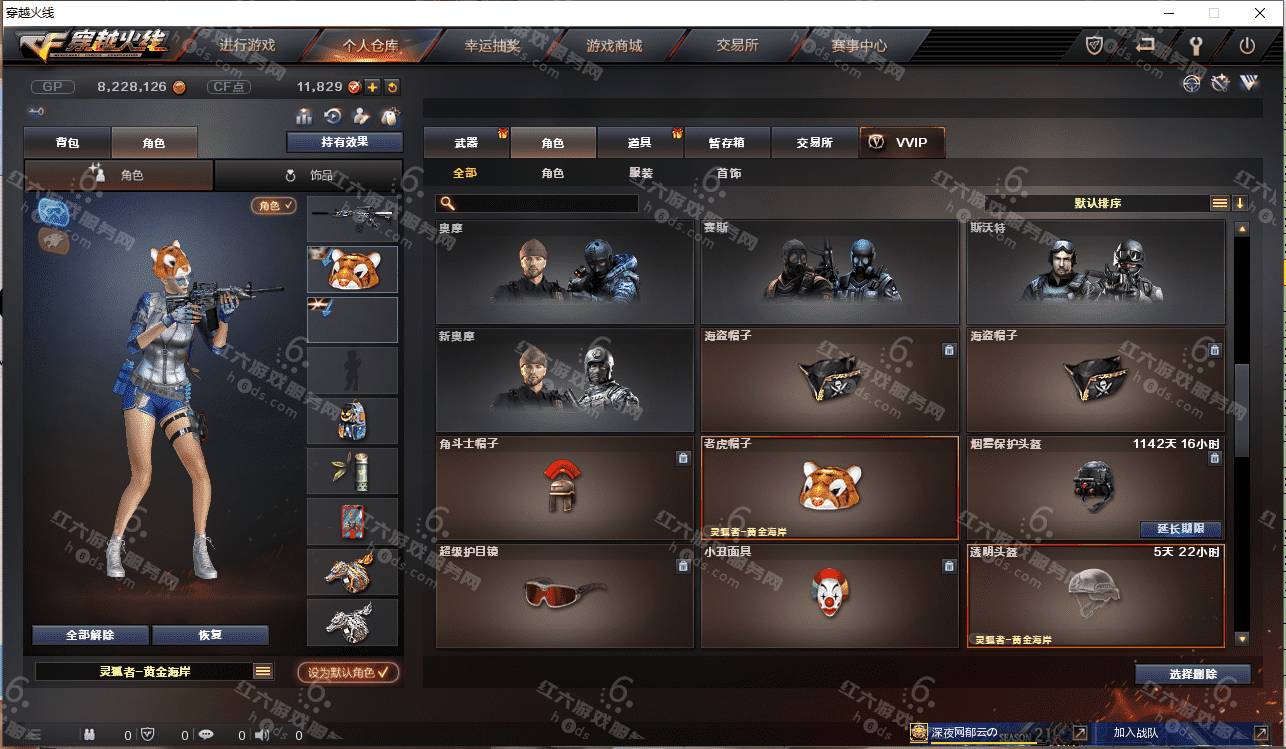Select the 饰品 accessories sub-tab
This screenshot has height=749, width=1286.
[x=309, y=176]
